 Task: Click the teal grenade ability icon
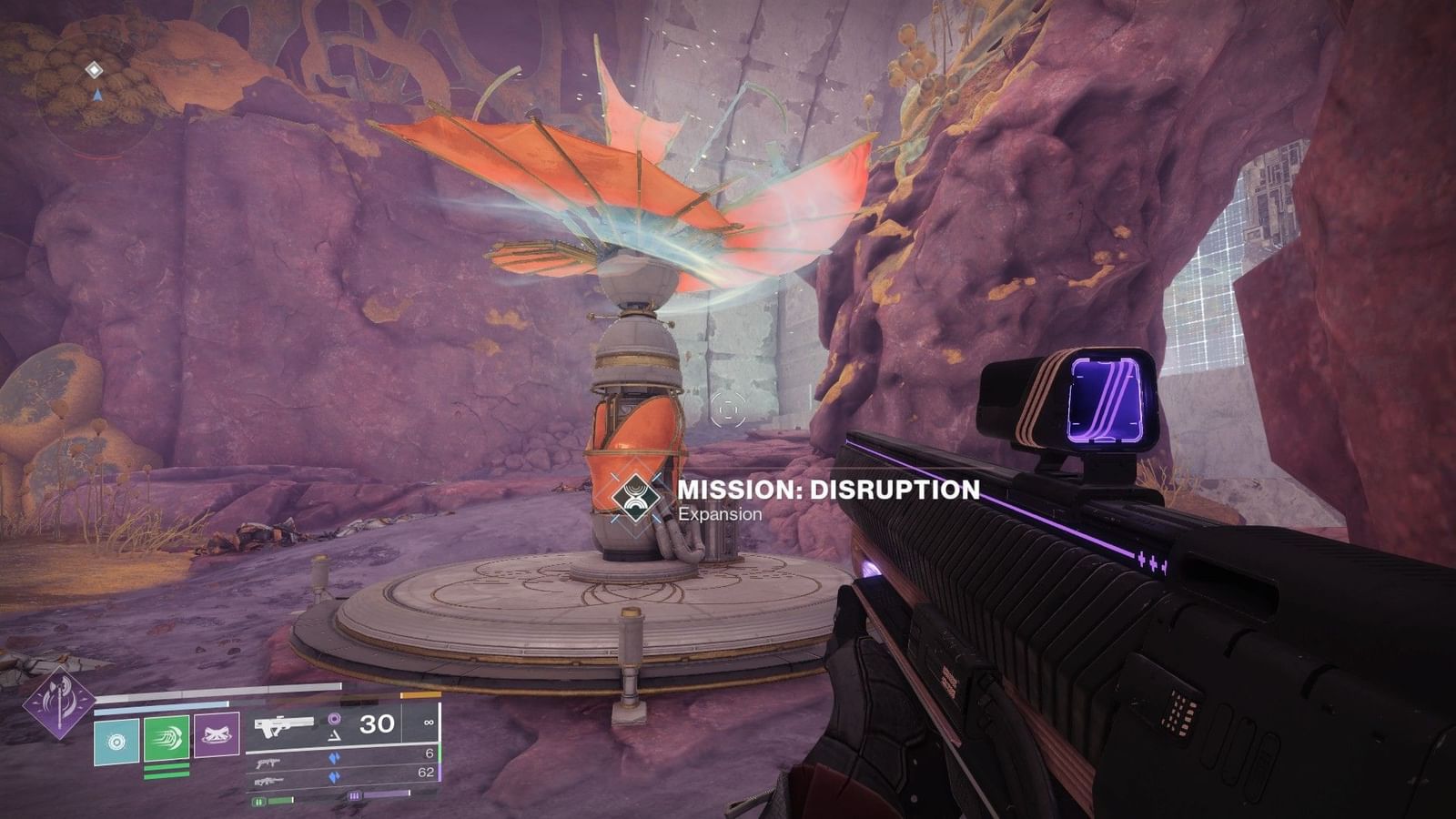coord(116,740)
